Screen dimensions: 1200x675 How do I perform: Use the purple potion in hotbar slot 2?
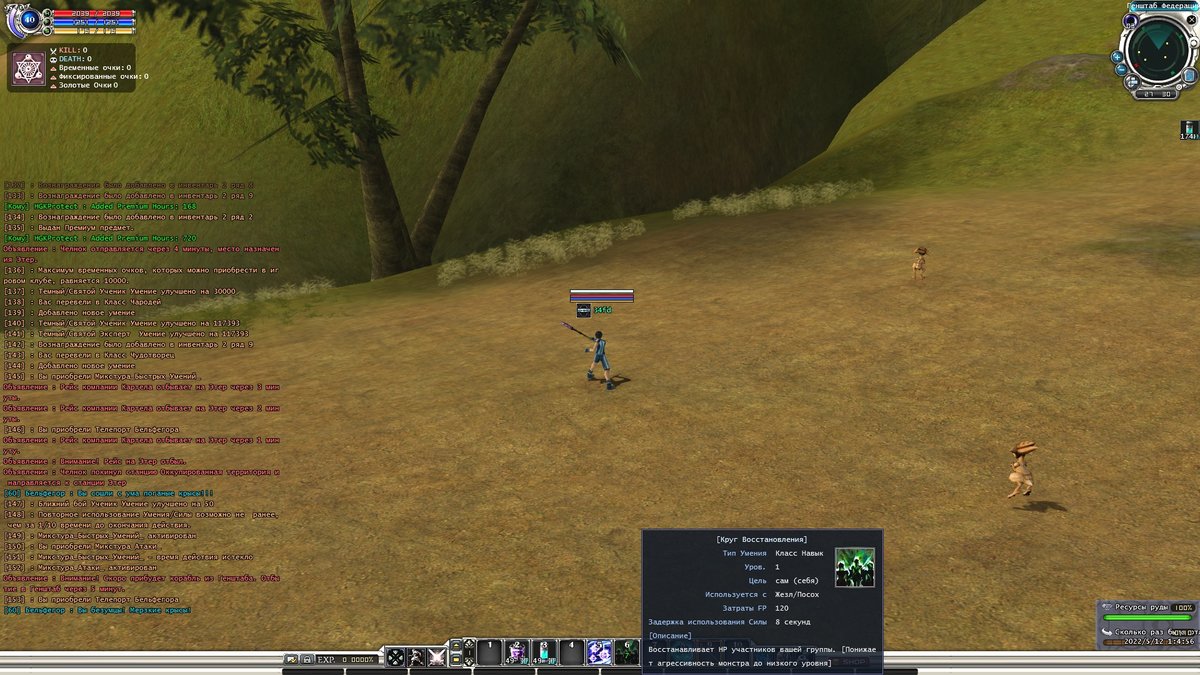point(517,652)
